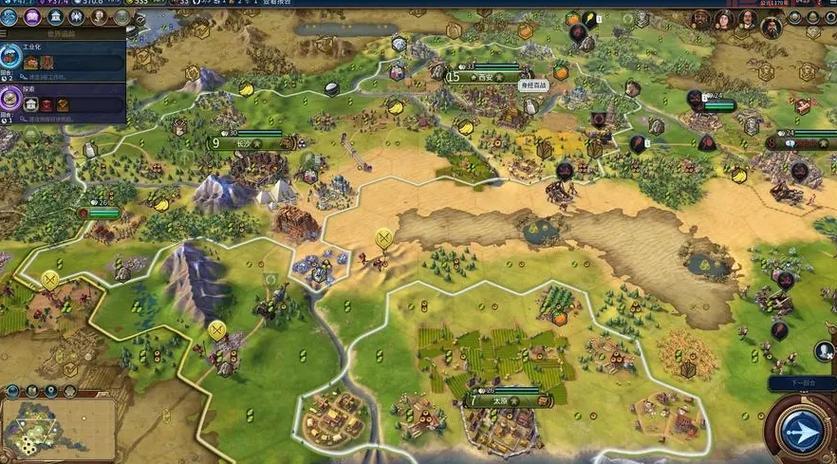The width and height of the screenshot is (837, 464).
Task: Open the technology tree round button
Action: (9, 17)
